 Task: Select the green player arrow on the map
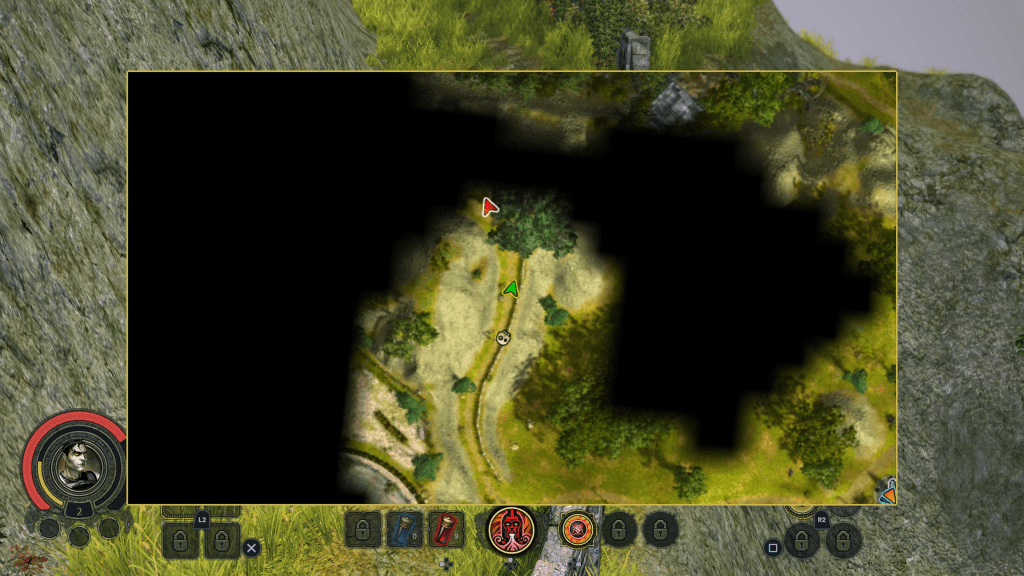click(x=511, y=289)
